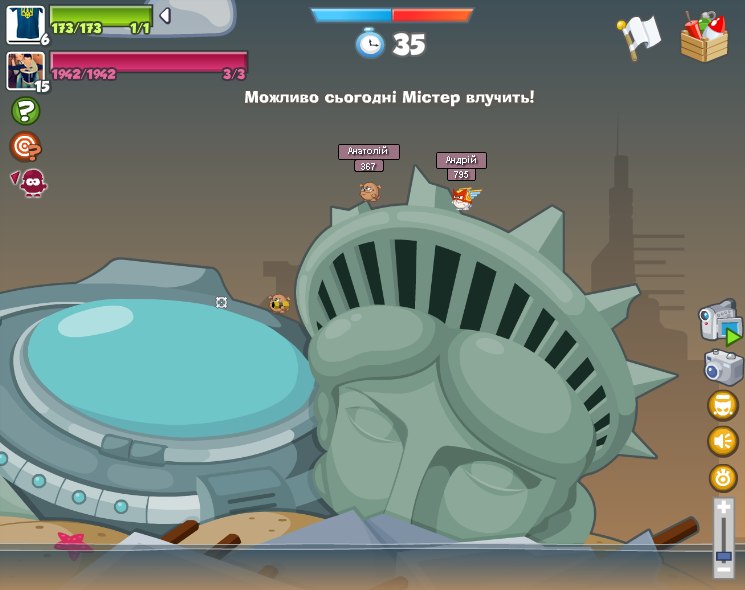
Task: Take a screenshot with the photo camera
Action: click(723, 367)
